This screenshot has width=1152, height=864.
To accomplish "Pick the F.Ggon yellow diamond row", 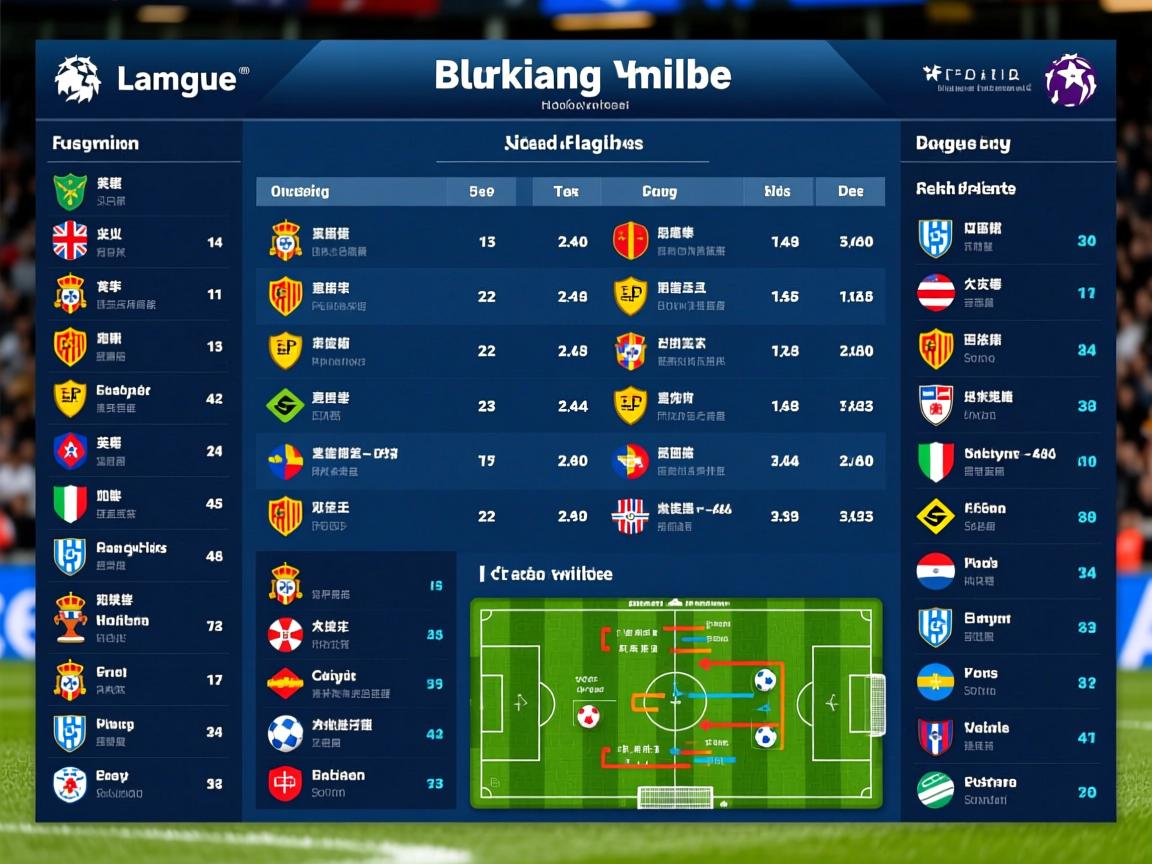I will (1007, 516).
